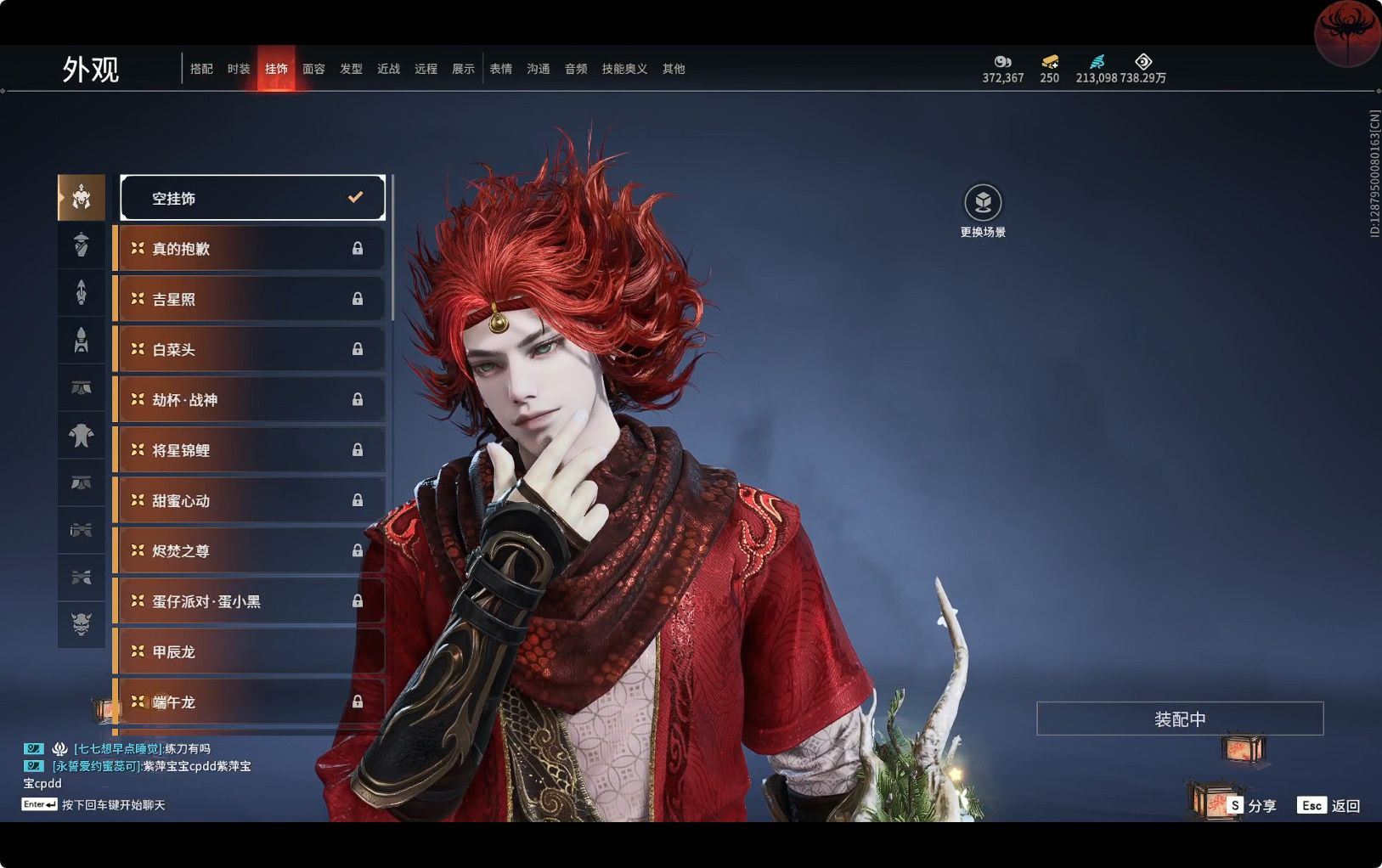The width and height of the screenshot is (1382, 868).
Task: Select the 真的抱歉 accessory
Action: pyautogui.click(x=249, y=249)
